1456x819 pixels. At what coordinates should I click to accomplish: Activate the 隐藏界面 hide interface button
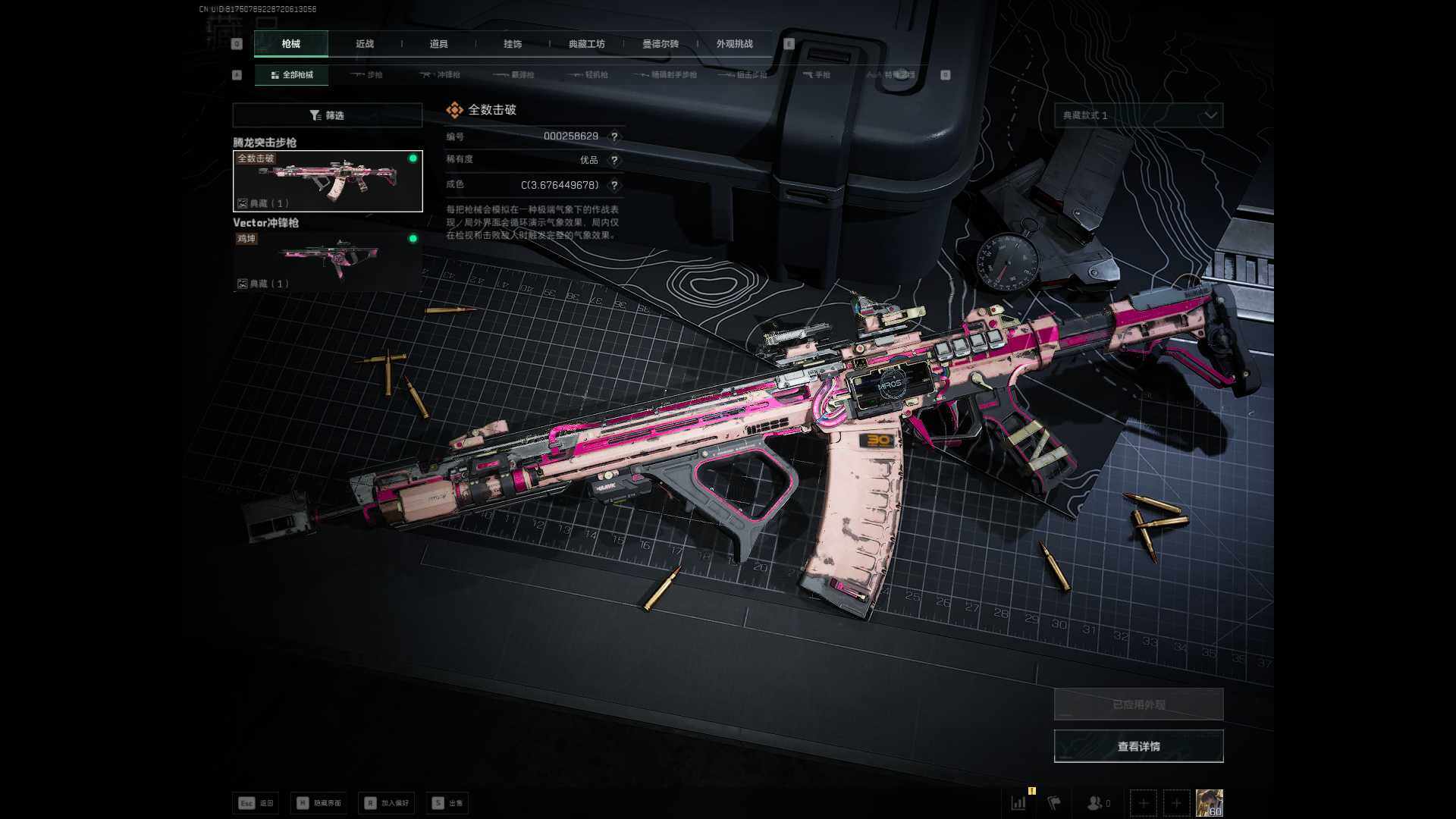[319, 803]
